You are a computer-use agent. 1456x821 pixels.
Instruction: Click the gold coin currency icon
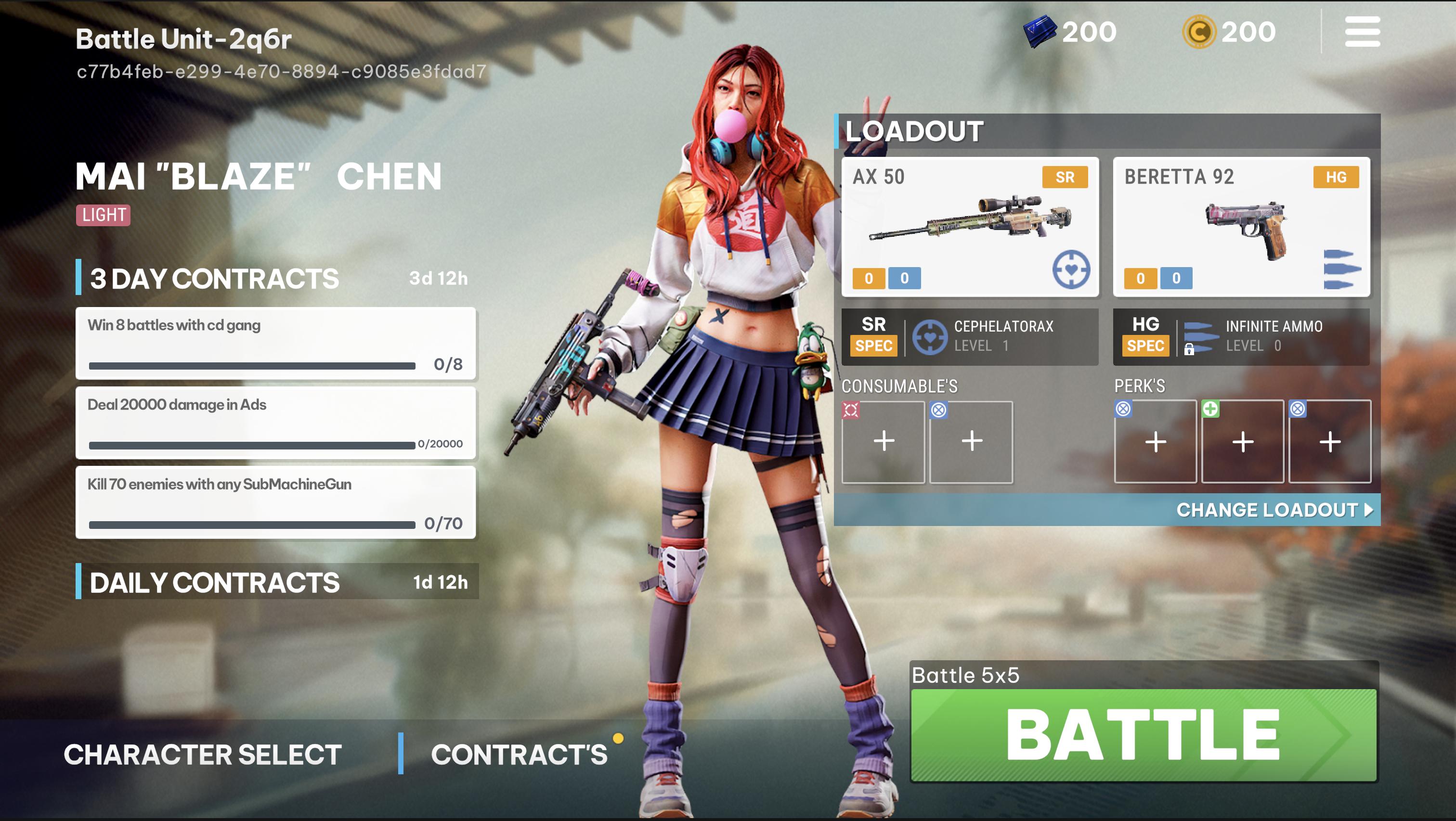click(x=1198, y=32)
